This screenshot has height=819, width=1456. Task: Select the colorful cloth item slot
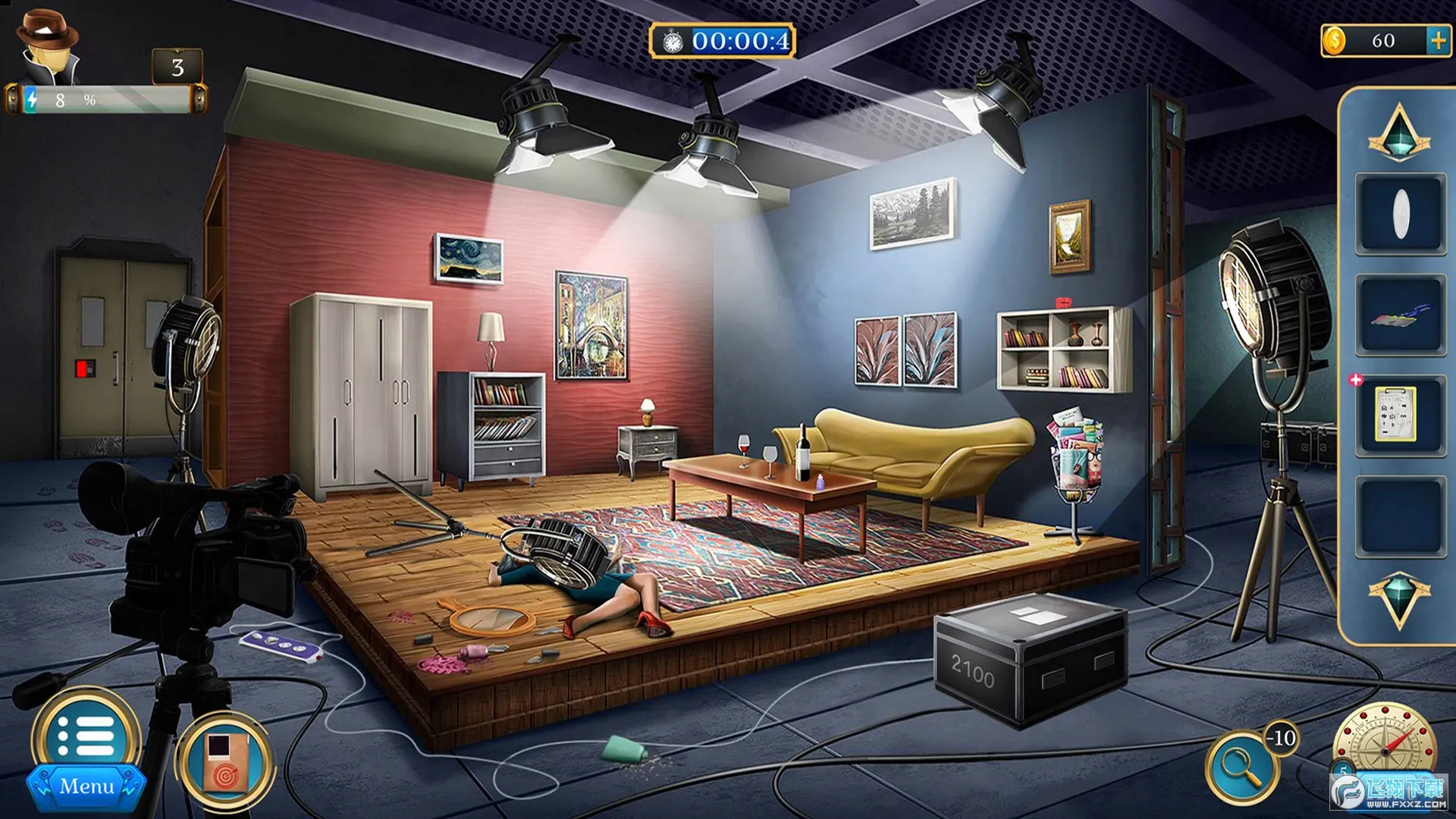1400,315
